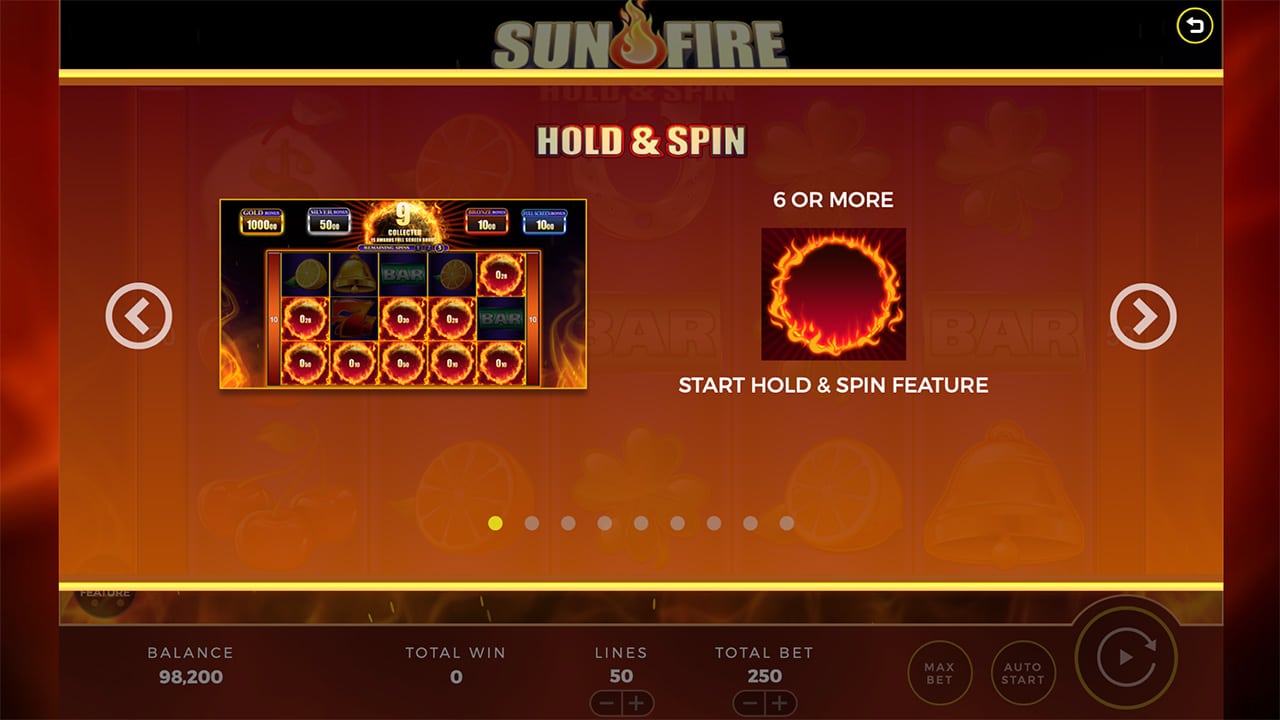Increase LINES with the plus stepper
This screenshot has width=1280, height=720.
[635, 704]
